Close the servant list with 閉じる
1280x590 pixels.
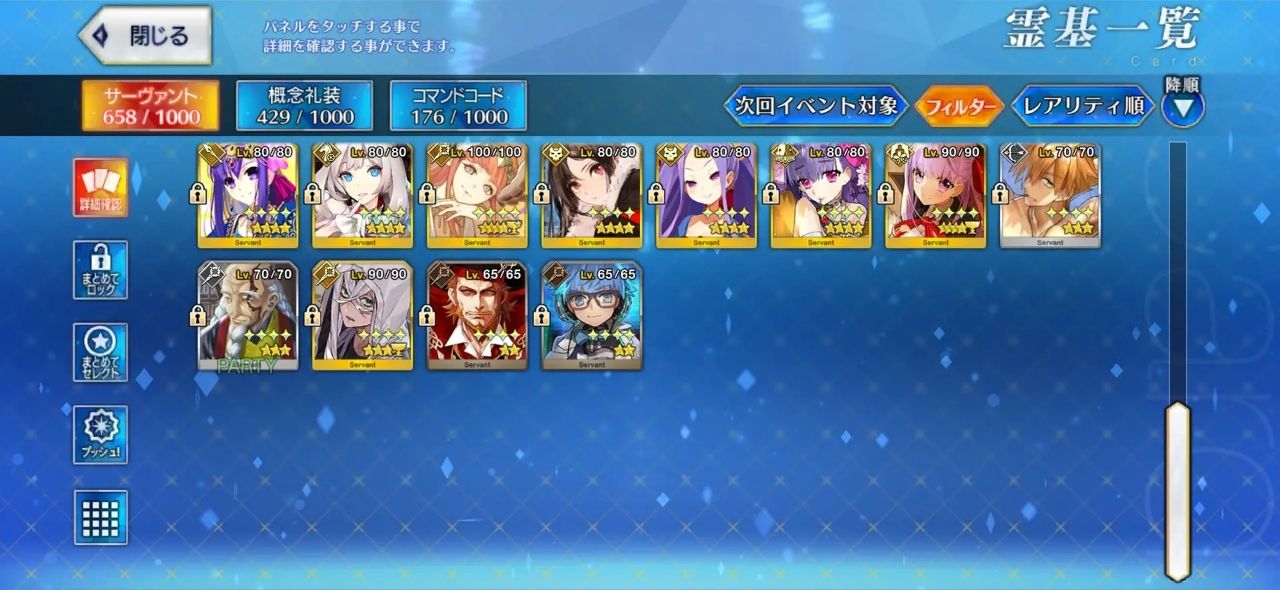tap(145, 36)
